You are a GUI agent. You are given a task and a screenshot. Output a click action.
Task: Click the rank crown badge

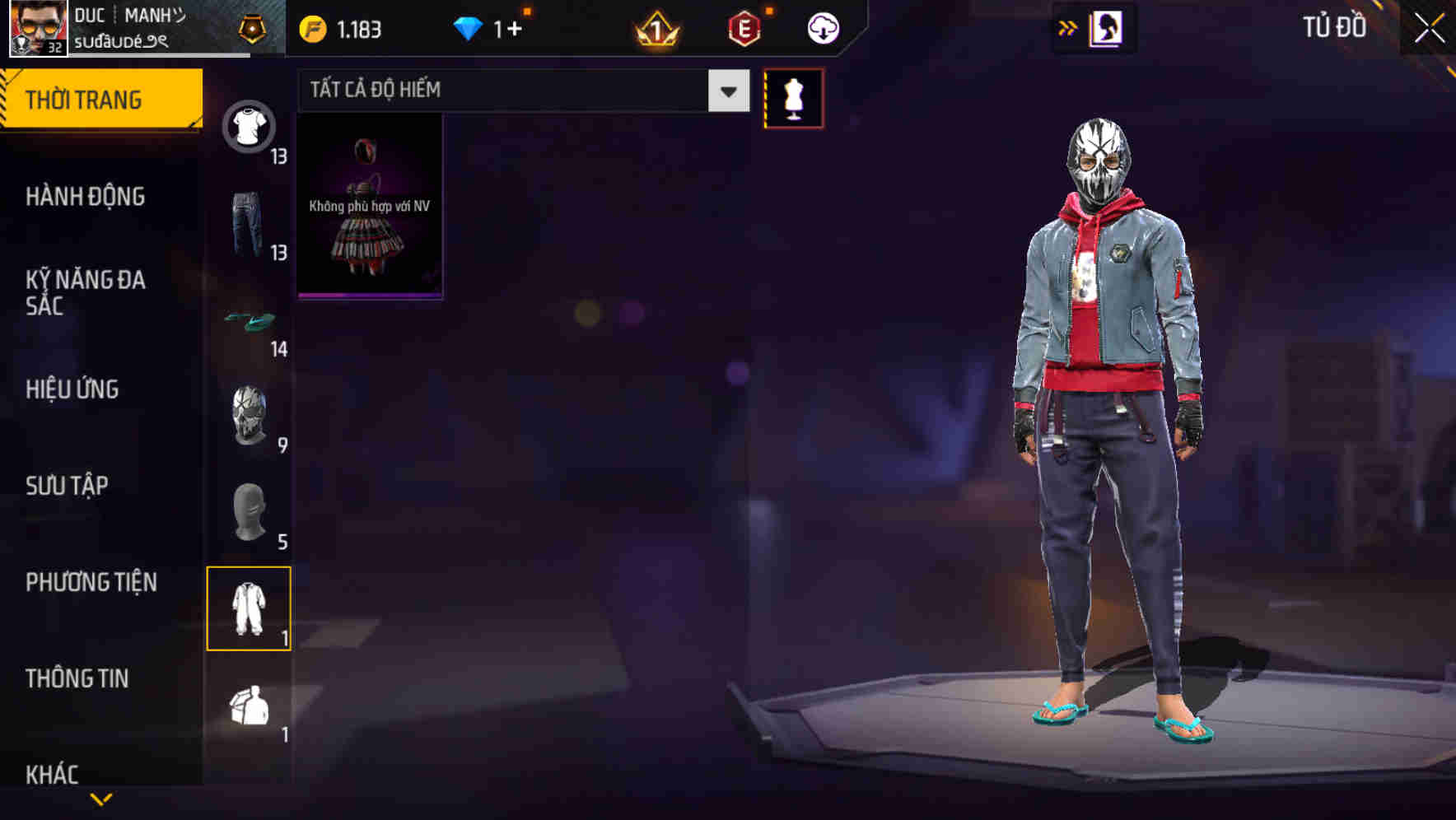(x=655, y=27)
